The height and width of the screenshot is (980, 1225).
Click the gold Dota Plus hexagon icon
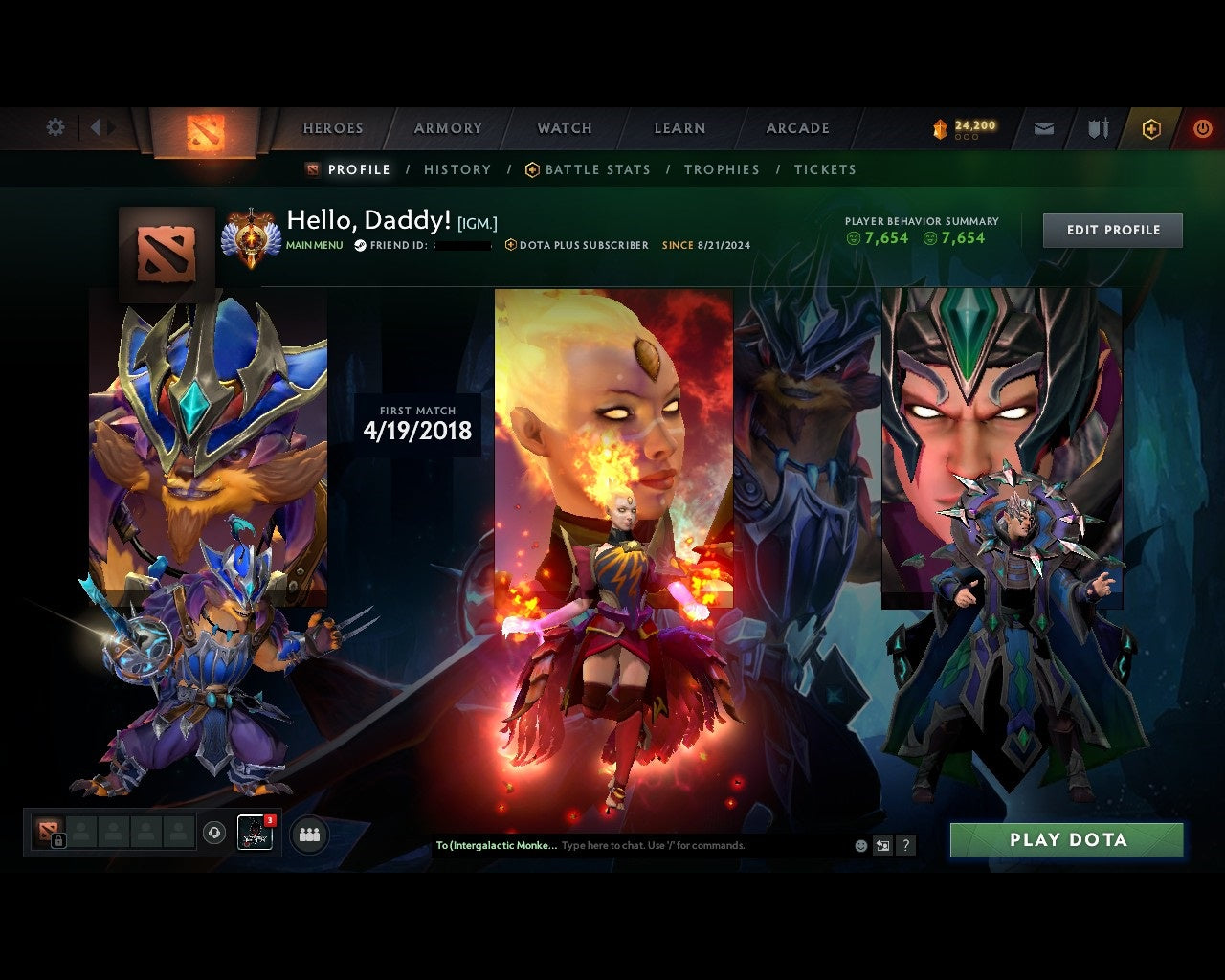[1151, 127]
